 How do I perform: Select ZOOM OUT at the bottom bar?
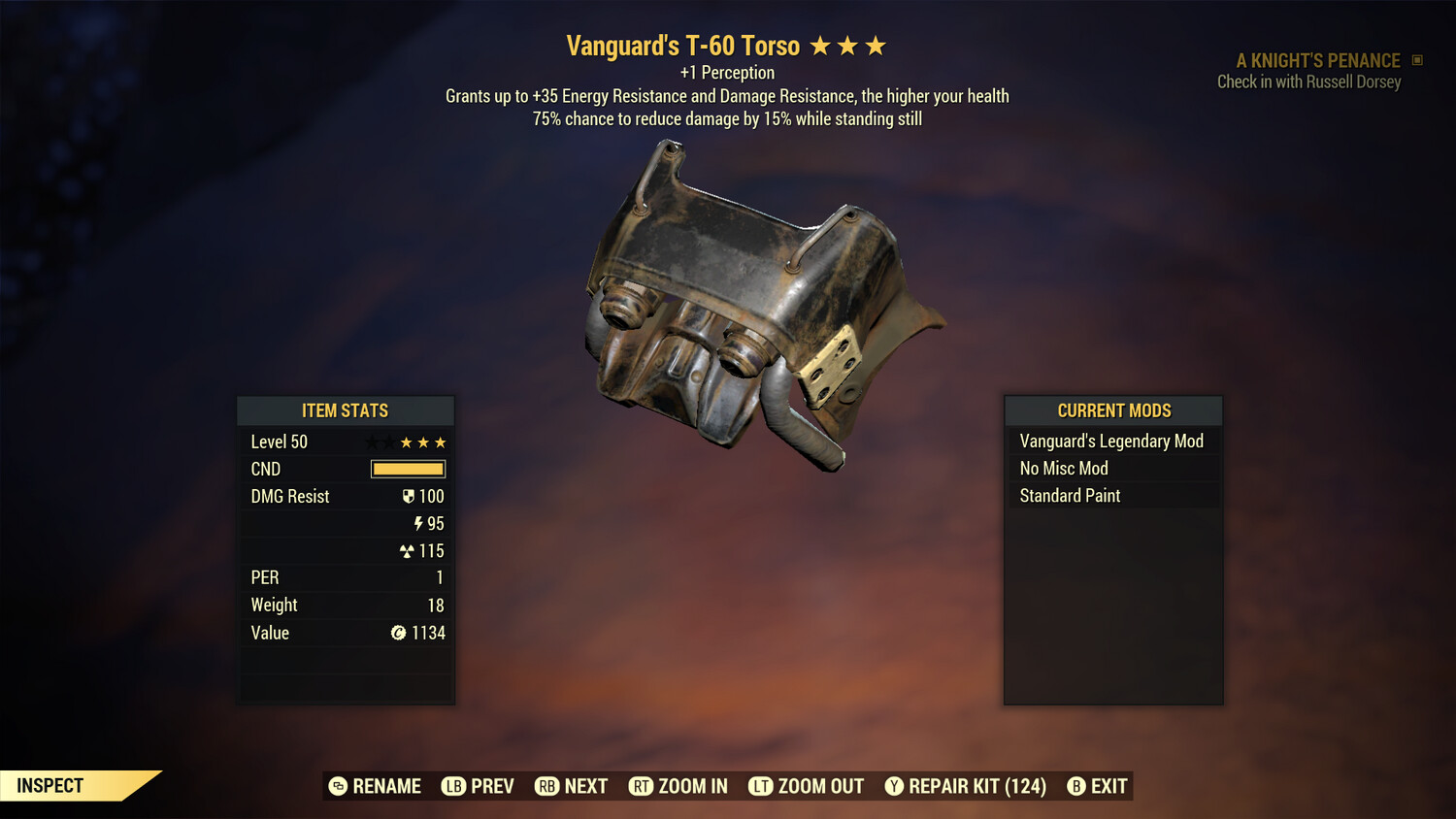coord(820,786)
